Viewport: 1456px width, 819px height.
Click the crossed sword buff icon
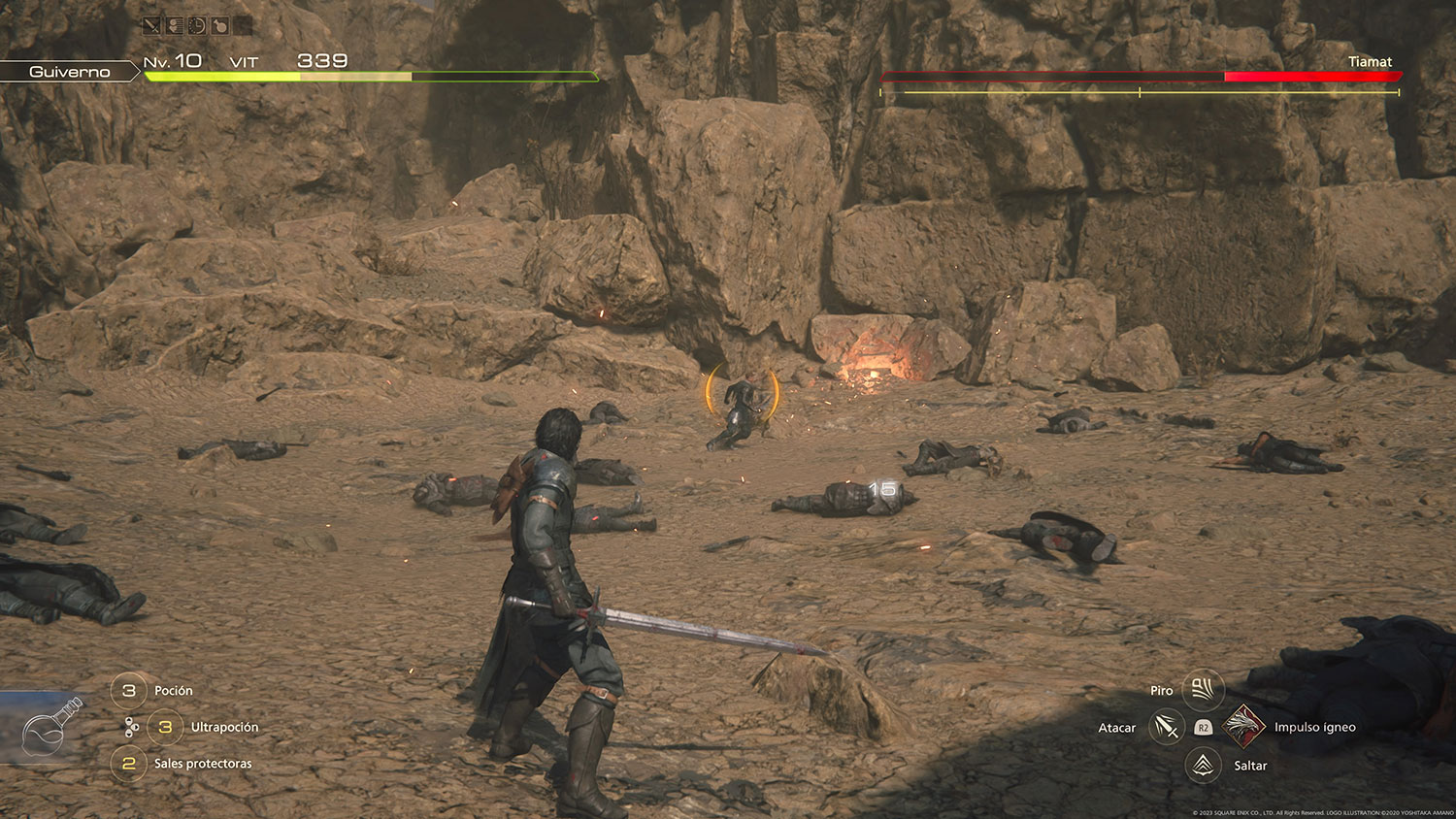(x=151, y=26)
